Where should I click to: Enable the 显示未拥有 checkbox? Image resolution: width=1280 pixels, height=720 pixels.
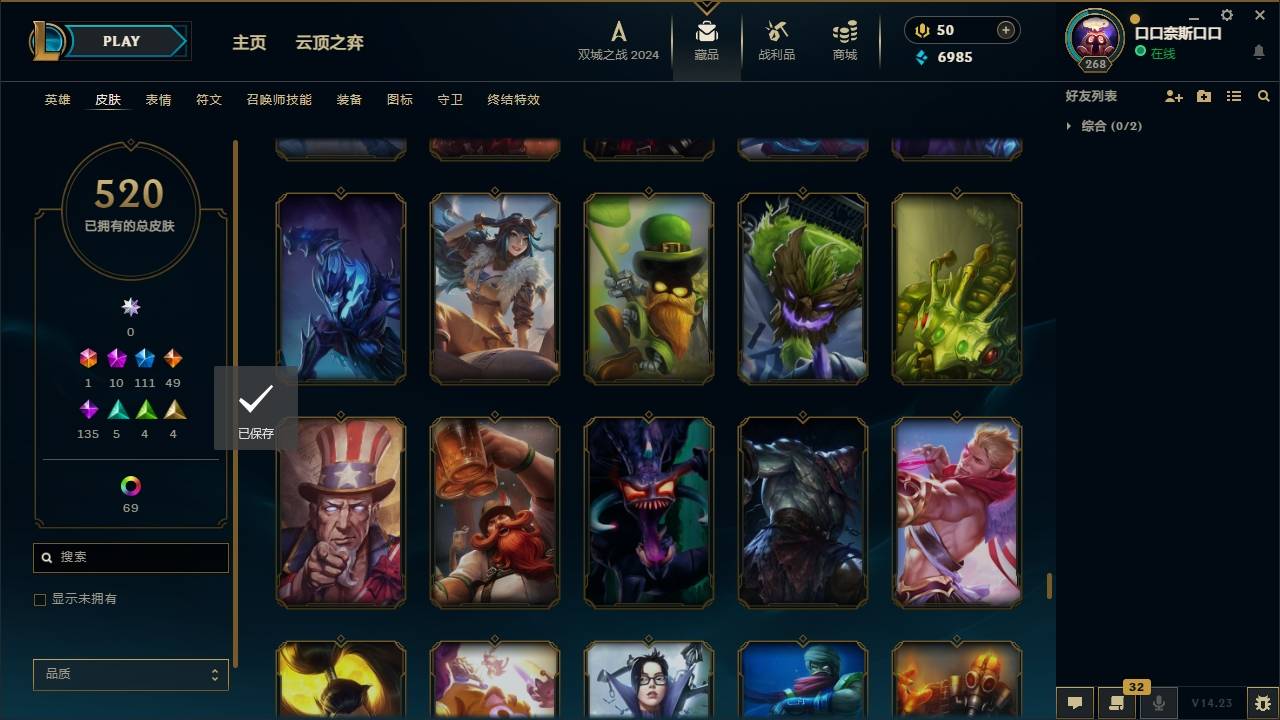40,599
